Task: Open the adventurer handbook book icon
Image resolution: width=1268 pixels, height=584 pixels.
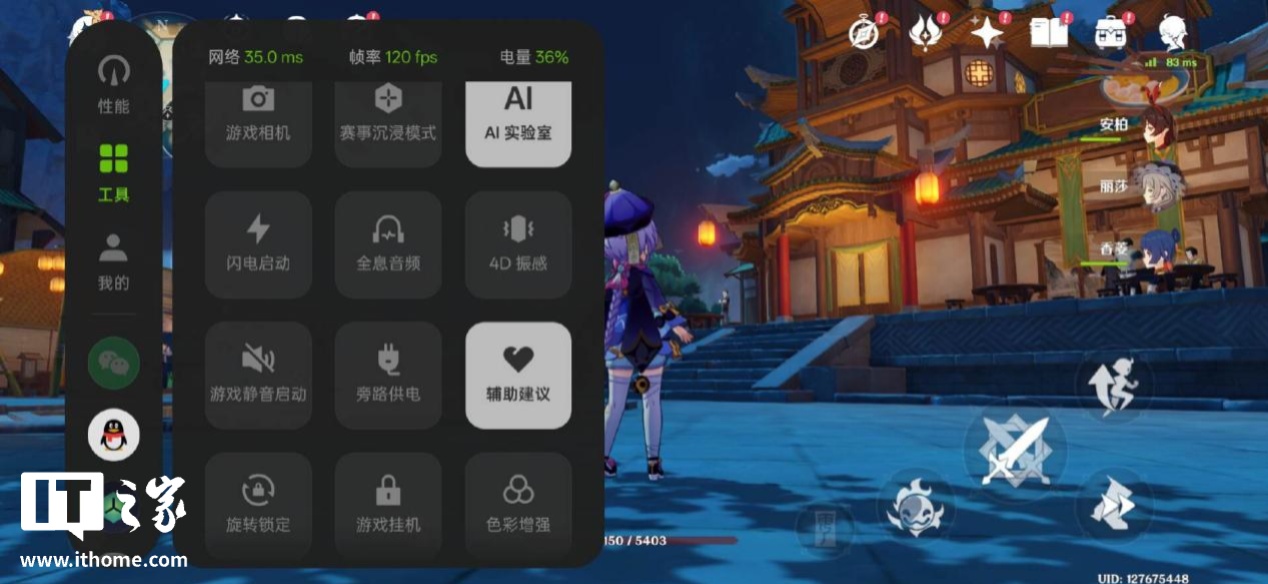Action: (1049, 34)
